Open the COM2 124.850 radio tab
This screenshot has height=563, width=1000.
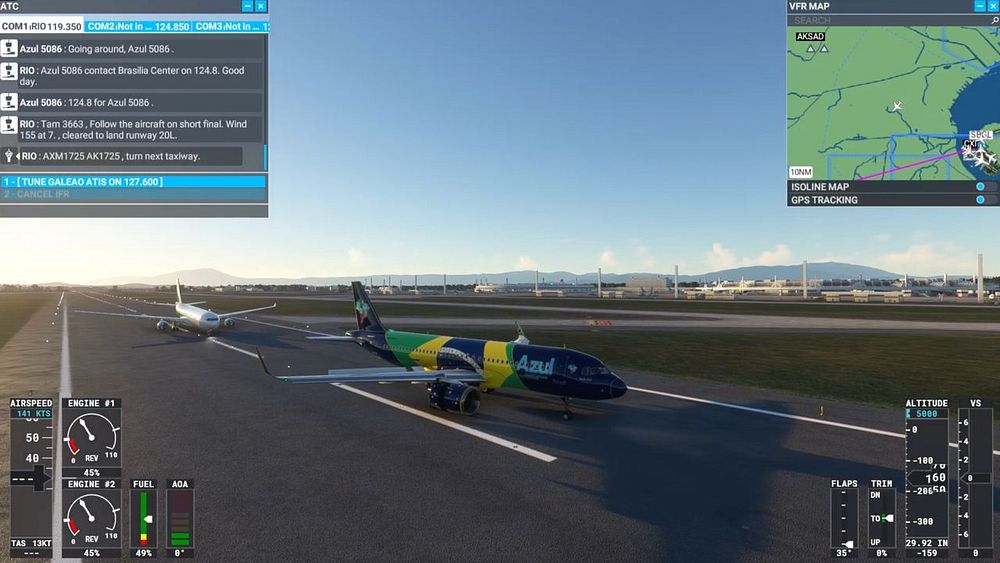(x=137, y=26)
